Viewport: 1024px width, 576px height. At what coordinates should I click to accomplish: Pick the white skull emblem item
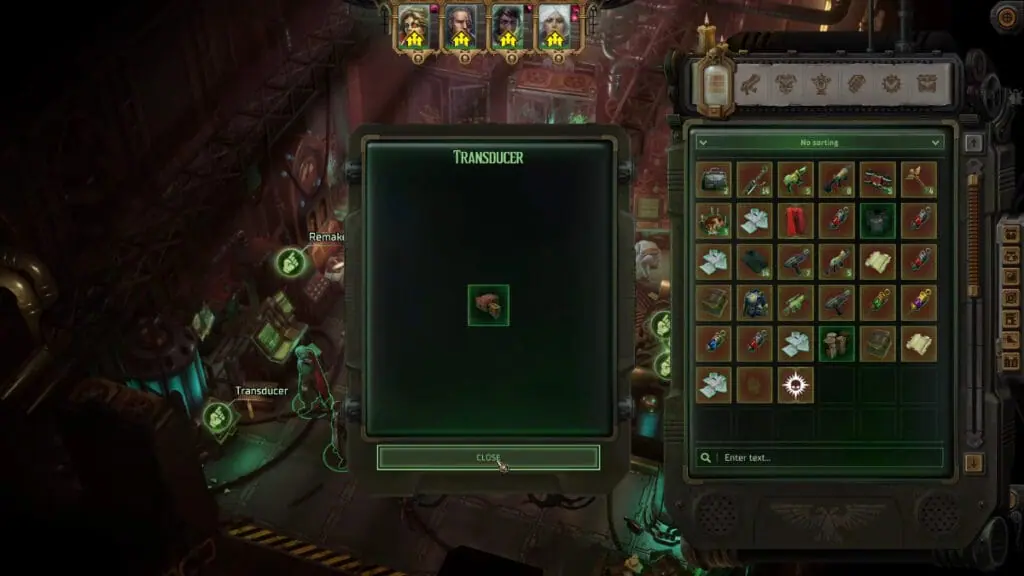(x=796, y=385)
